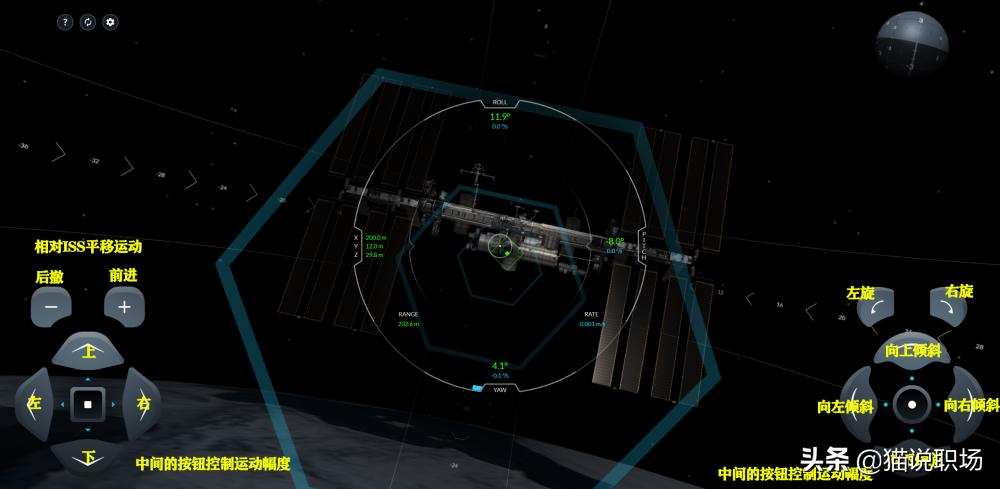
Task: Translate up with the 上 arrow button
Action: (x=88, y=351)
